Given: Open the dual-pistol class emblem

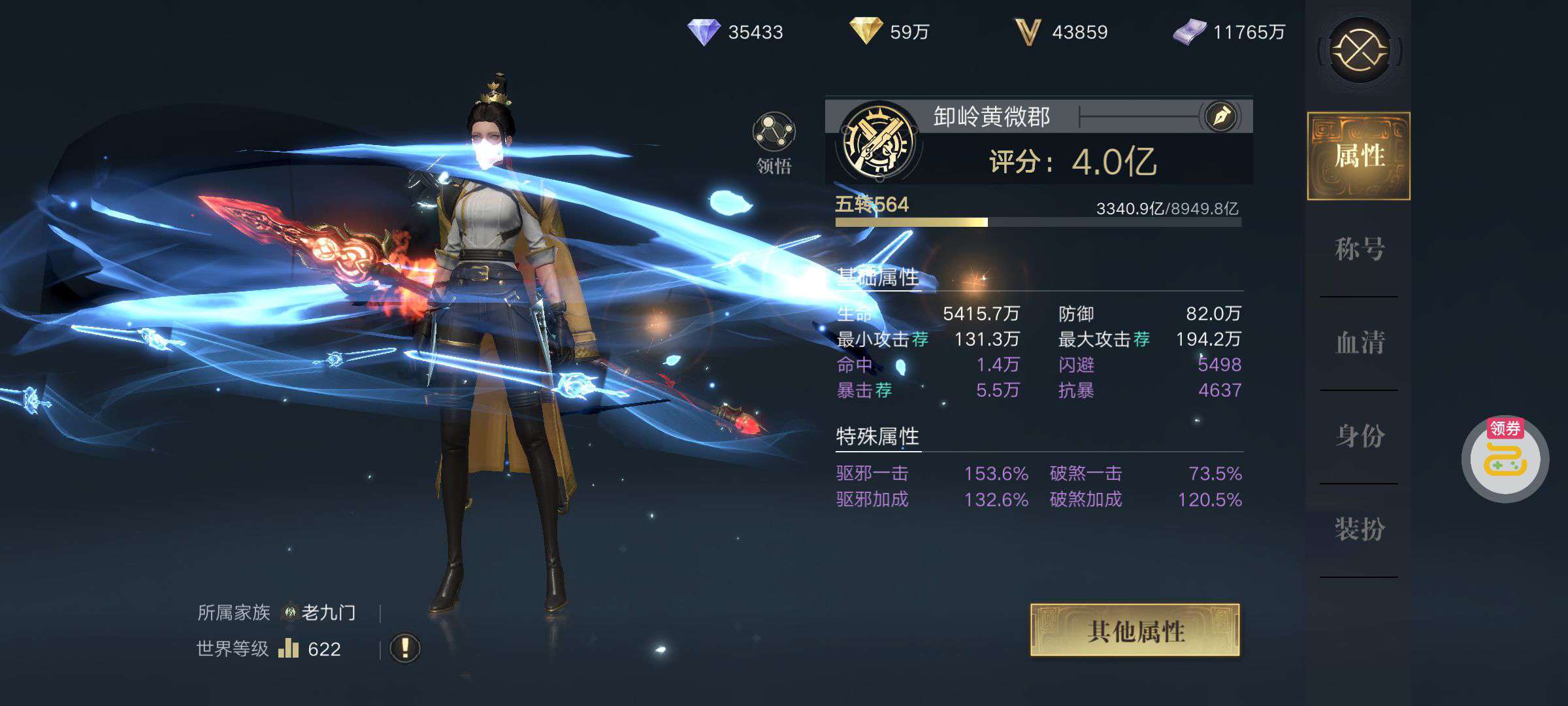Looking at the screenshot, I should click(x=877, y=143).
